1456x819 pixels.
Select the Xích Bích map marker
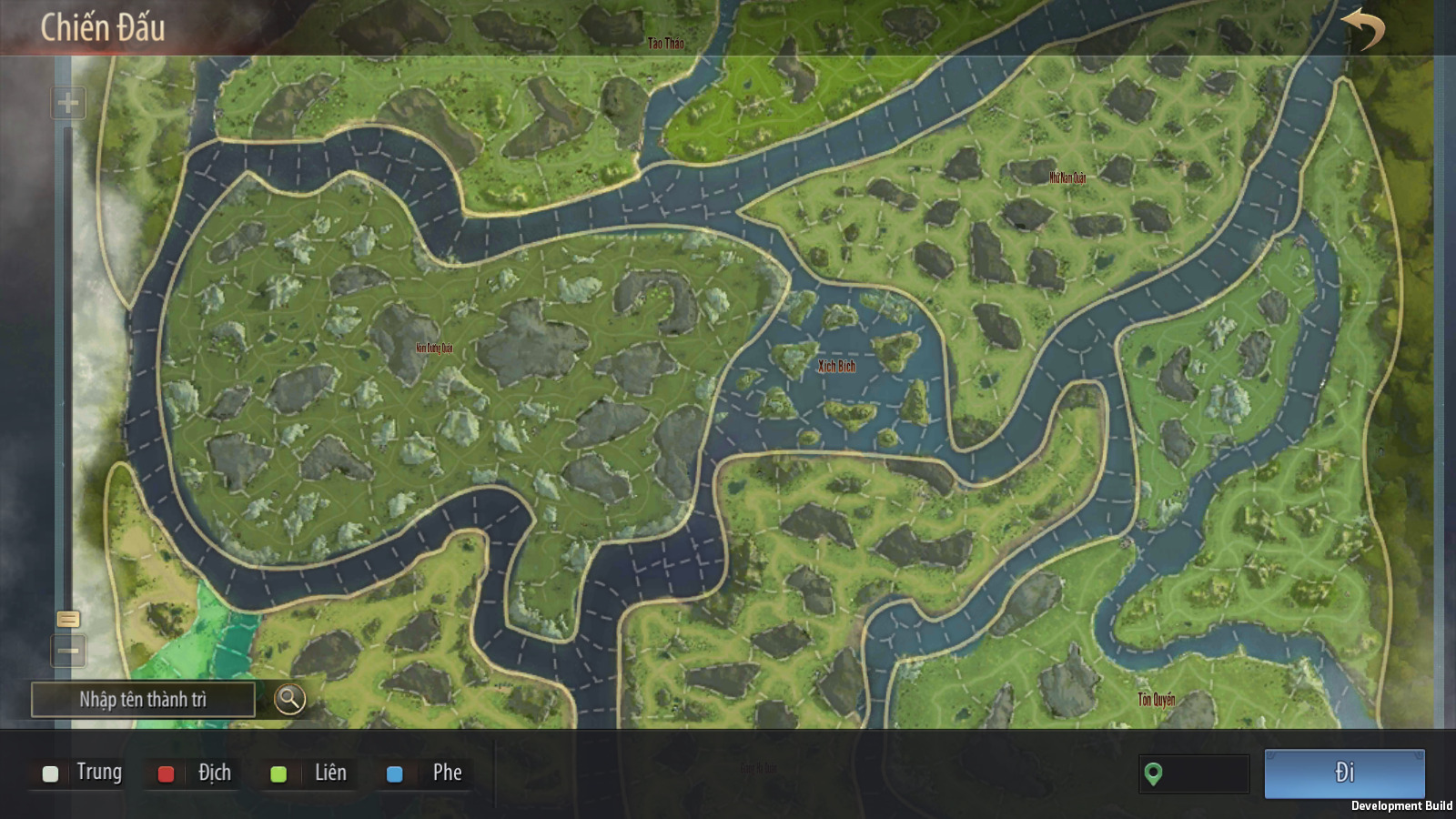836,366
